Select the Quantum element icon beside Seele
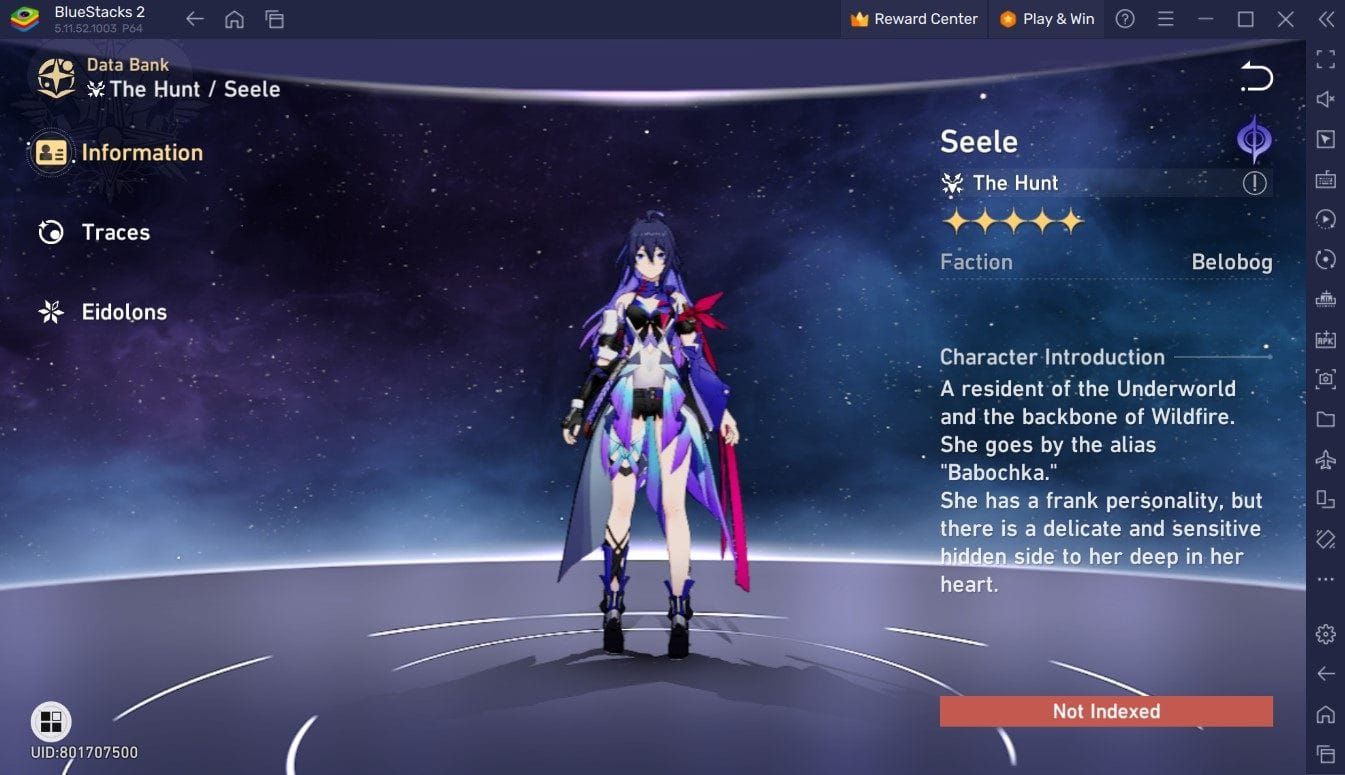The image size is (1345, 775). [1254, 139]
